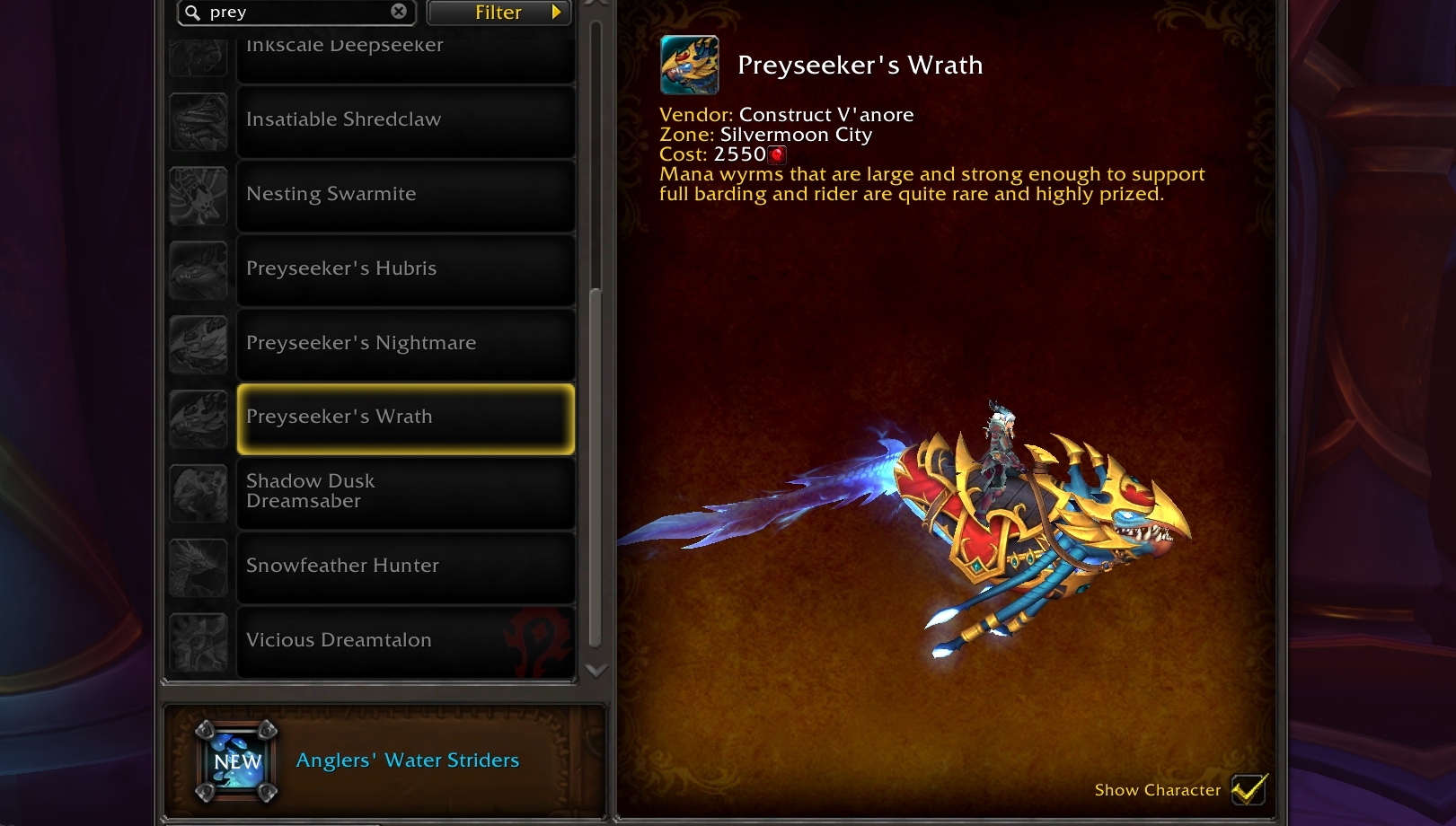Screen dimensions: 1456x826
Task: Clear the mount search box text
Action: [399, 12]
